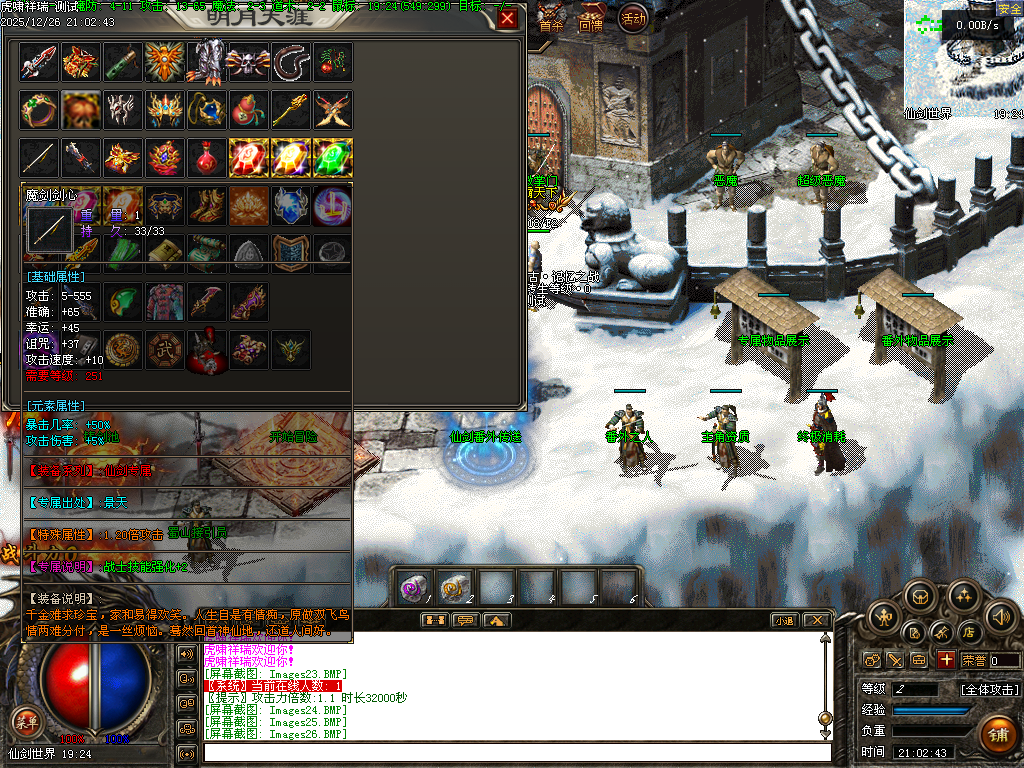Pick the green jade ring slot
This screenshot has width=1024, height=768.
[x=39, y=109]
